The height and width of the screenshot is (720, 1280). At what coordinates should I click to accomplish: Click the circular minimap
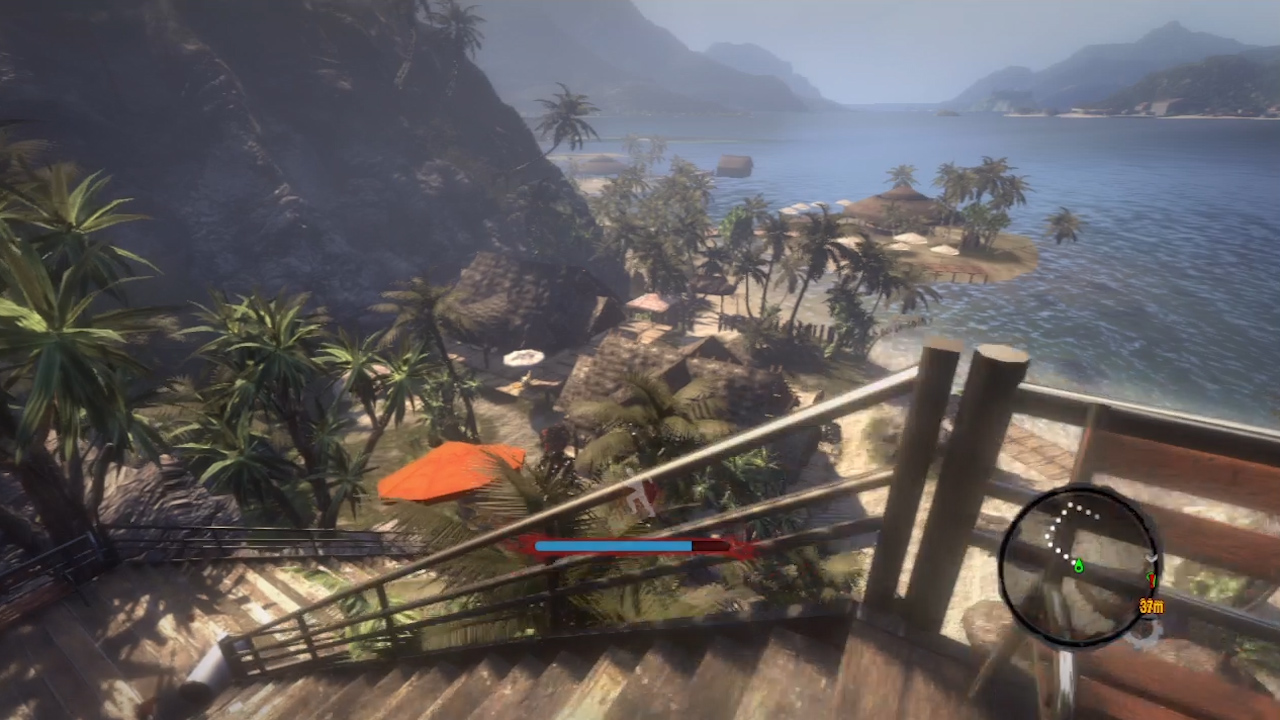1080,566
